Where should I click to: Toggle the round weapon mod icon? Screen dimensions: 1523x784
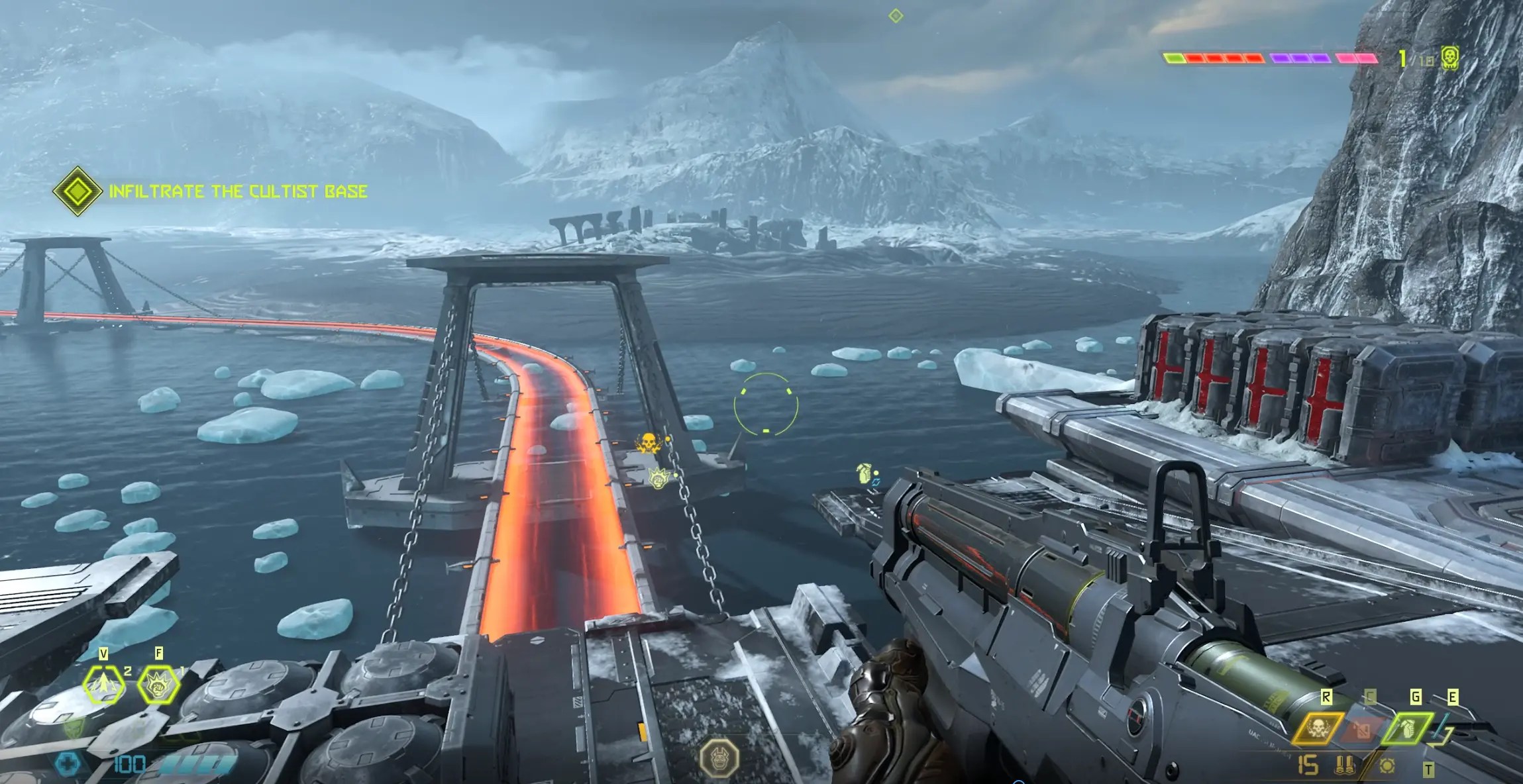(1387, 767)
